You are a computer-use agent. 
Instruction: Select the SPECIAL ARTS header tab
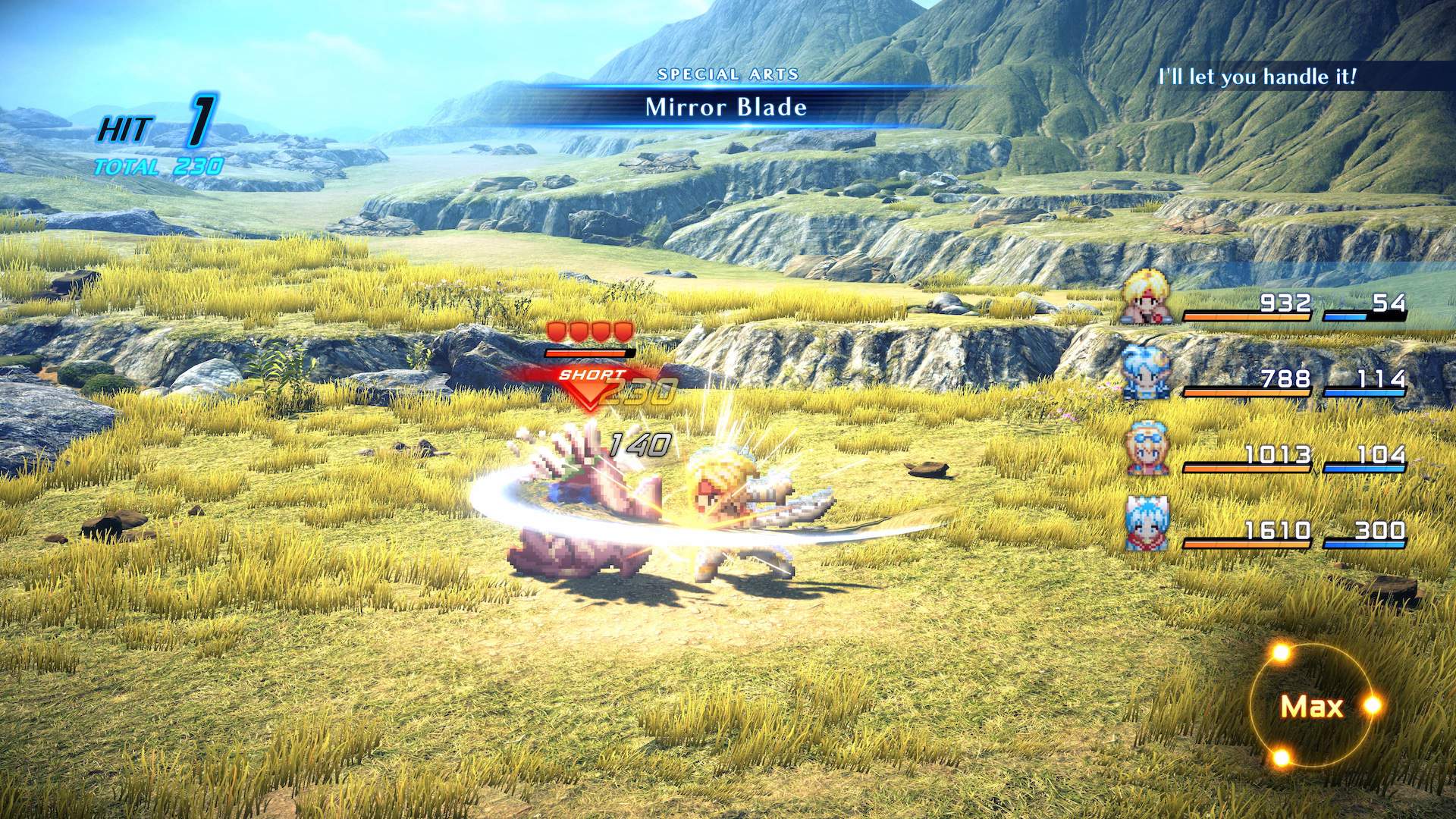729,74
